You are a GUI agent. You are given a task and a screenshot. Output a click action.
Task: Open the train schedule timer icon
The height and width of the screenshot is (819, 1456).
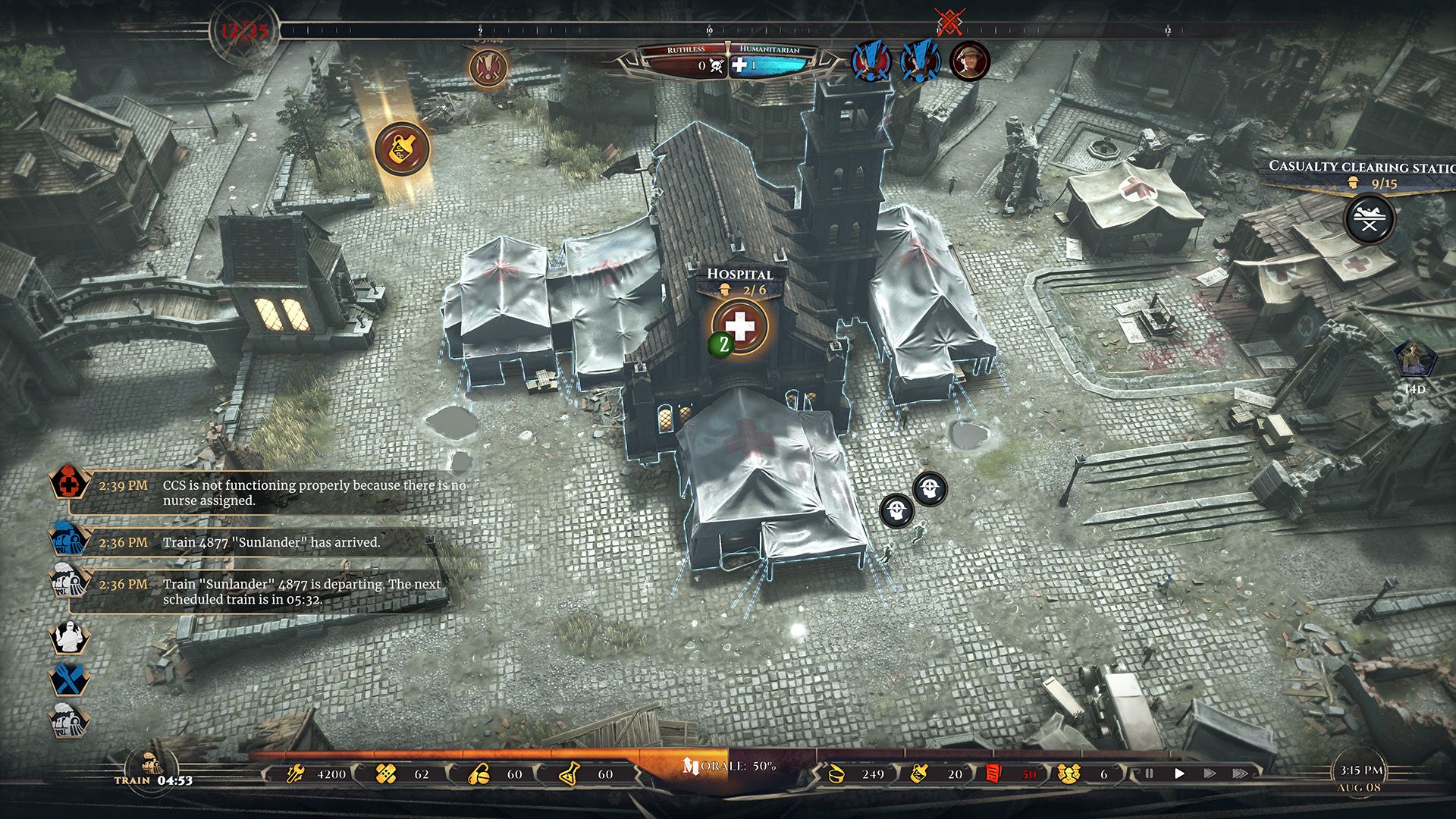pos(152,767)
